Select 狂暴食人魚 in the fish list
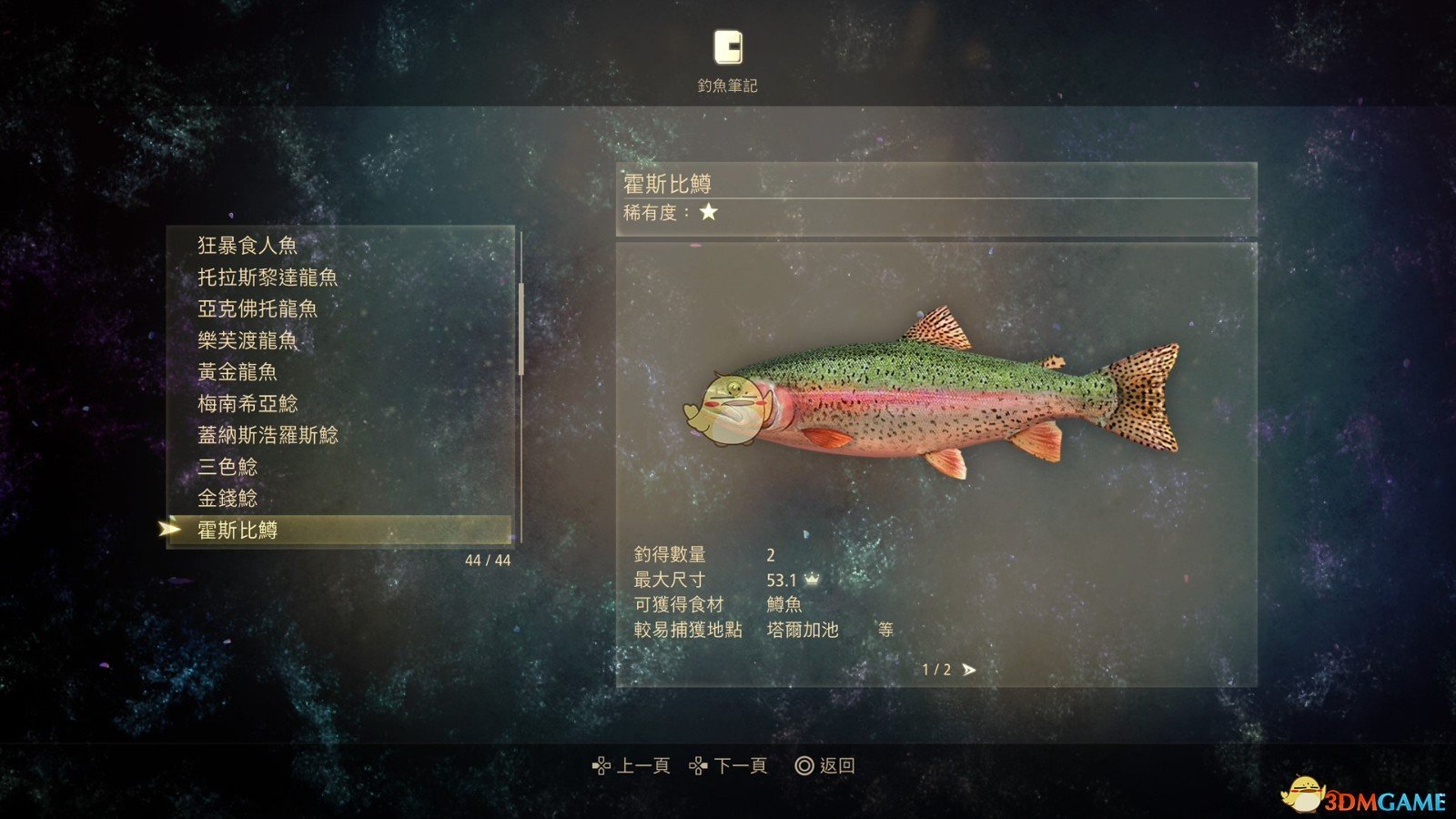1456x819 pixels. click(x=248, y=246)
